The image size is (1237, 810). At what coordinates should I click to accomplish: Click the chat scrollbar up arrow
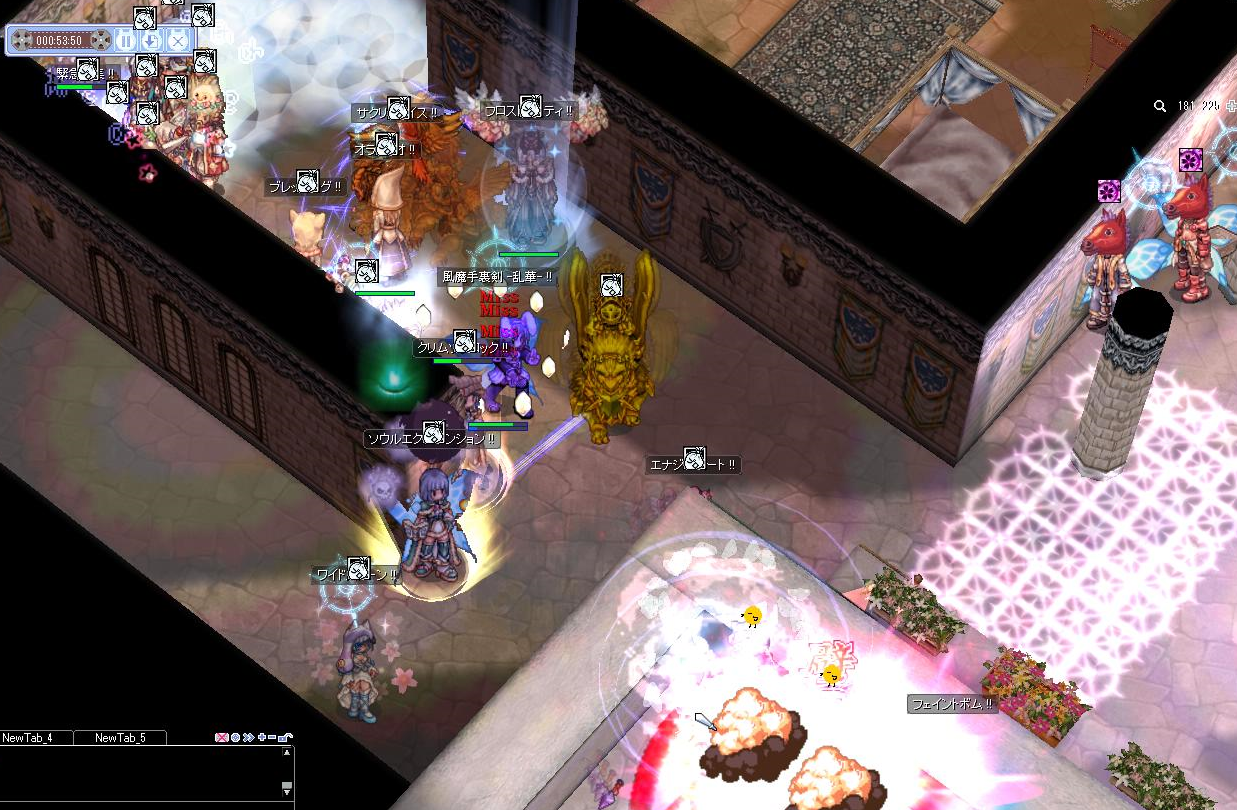pos(287,753)
